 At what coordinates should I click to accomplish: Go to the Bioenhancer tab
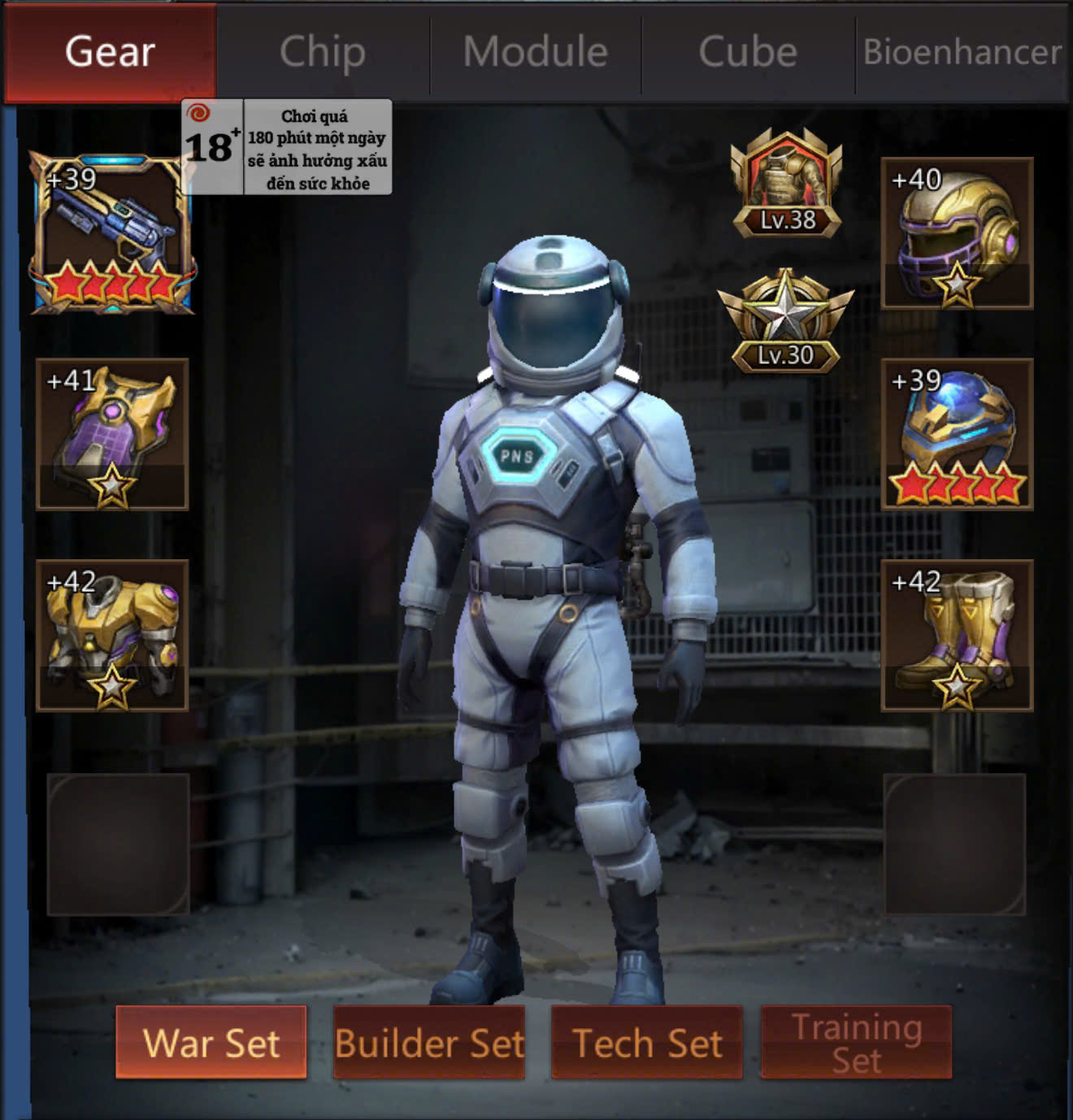click(x=962, y=53)
